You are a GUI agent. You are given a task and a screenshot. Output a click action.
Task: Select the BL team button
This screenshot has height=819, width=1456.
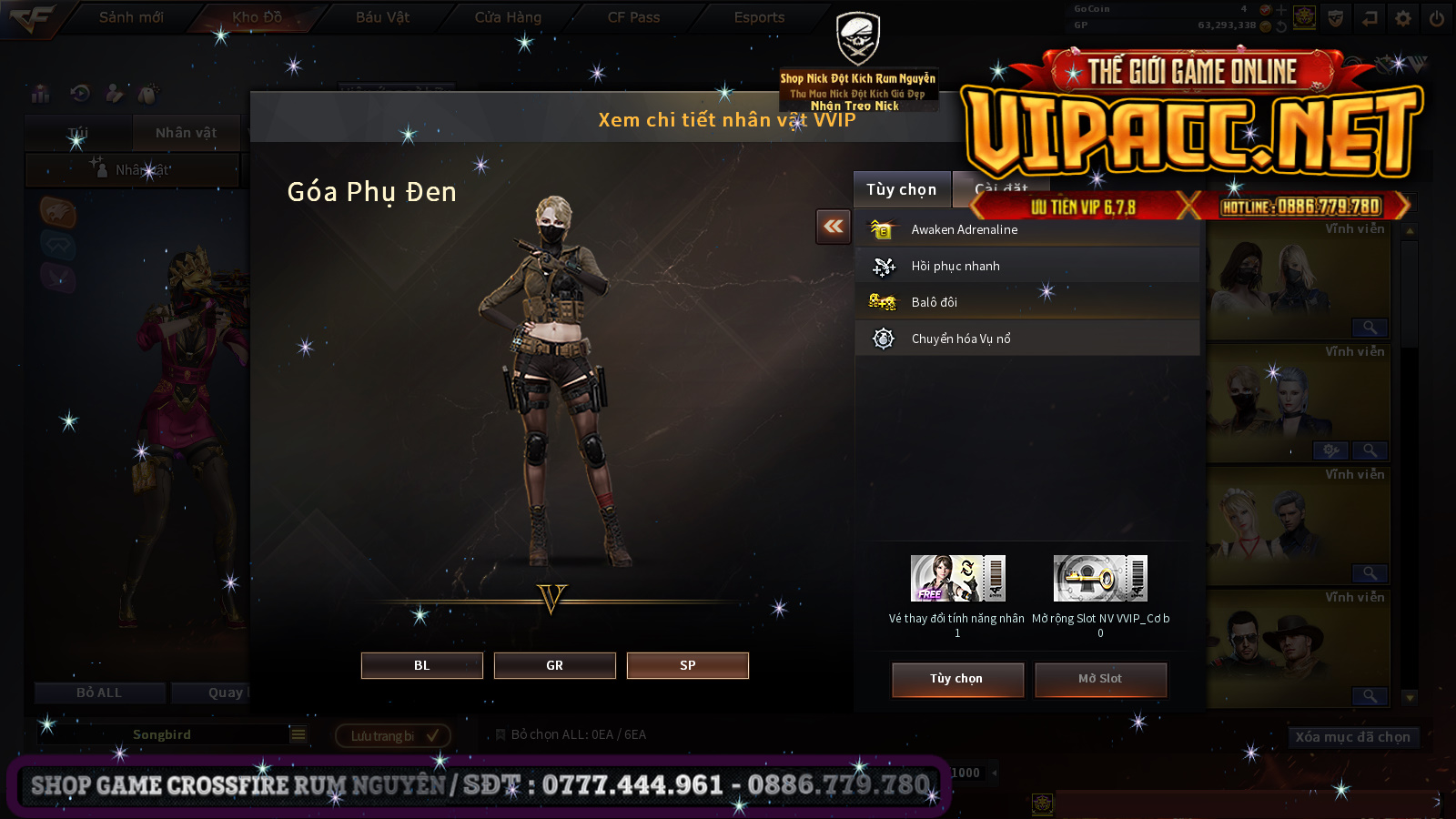[421, 665]
